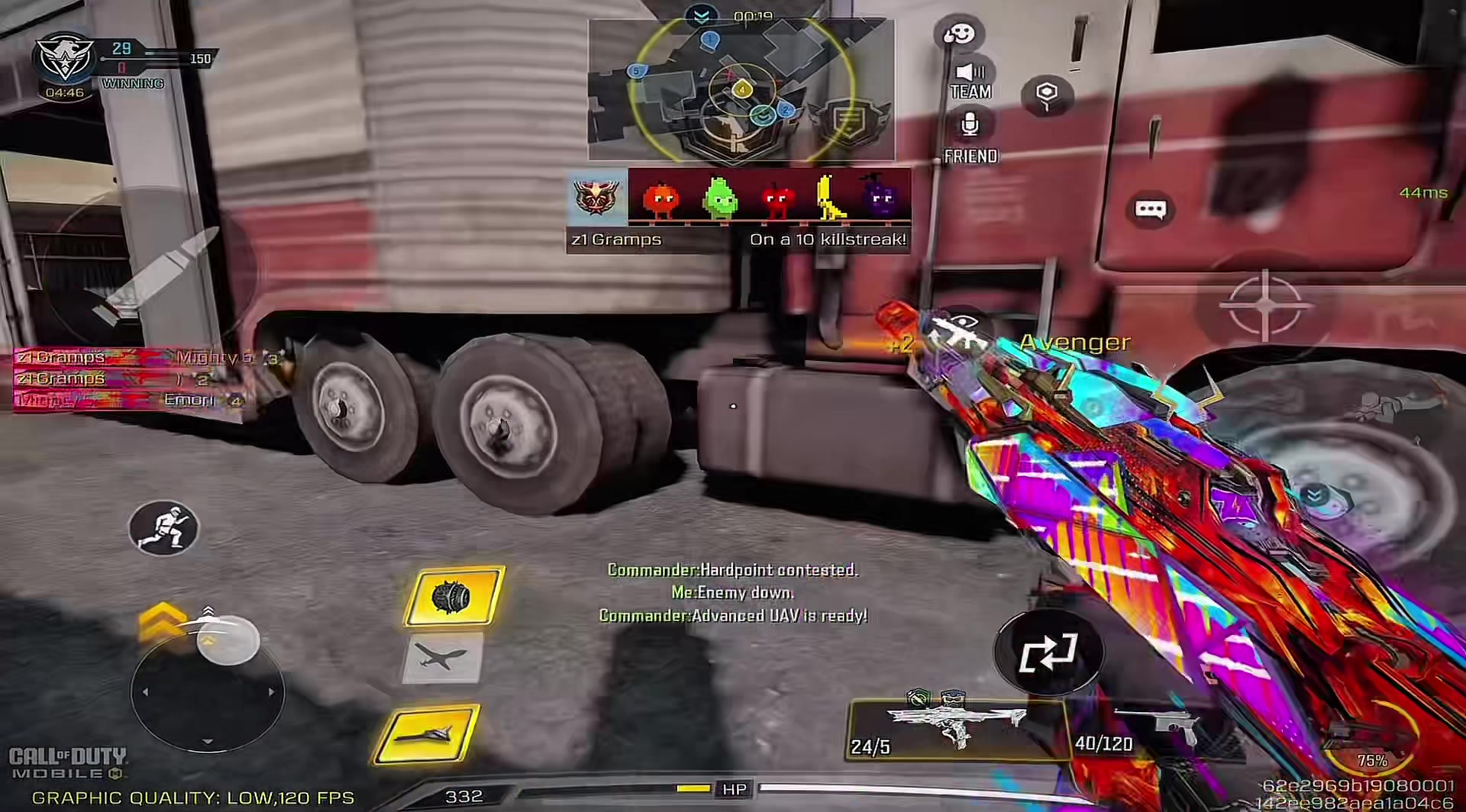Select the primary weapon slot
The height and width of the screenshot is (812, 1466).
(x=956, y=728)
